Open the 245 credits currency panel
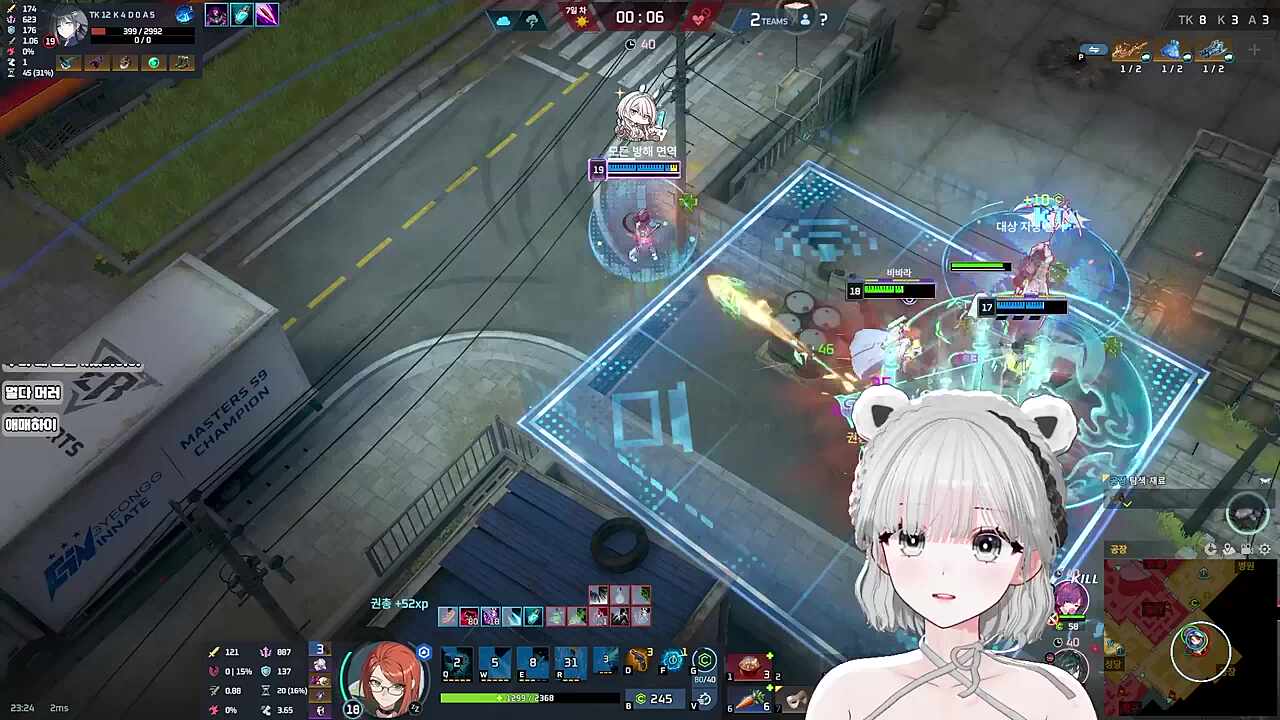This screenshot has height=720, width=1280. [x=655, y=698]
